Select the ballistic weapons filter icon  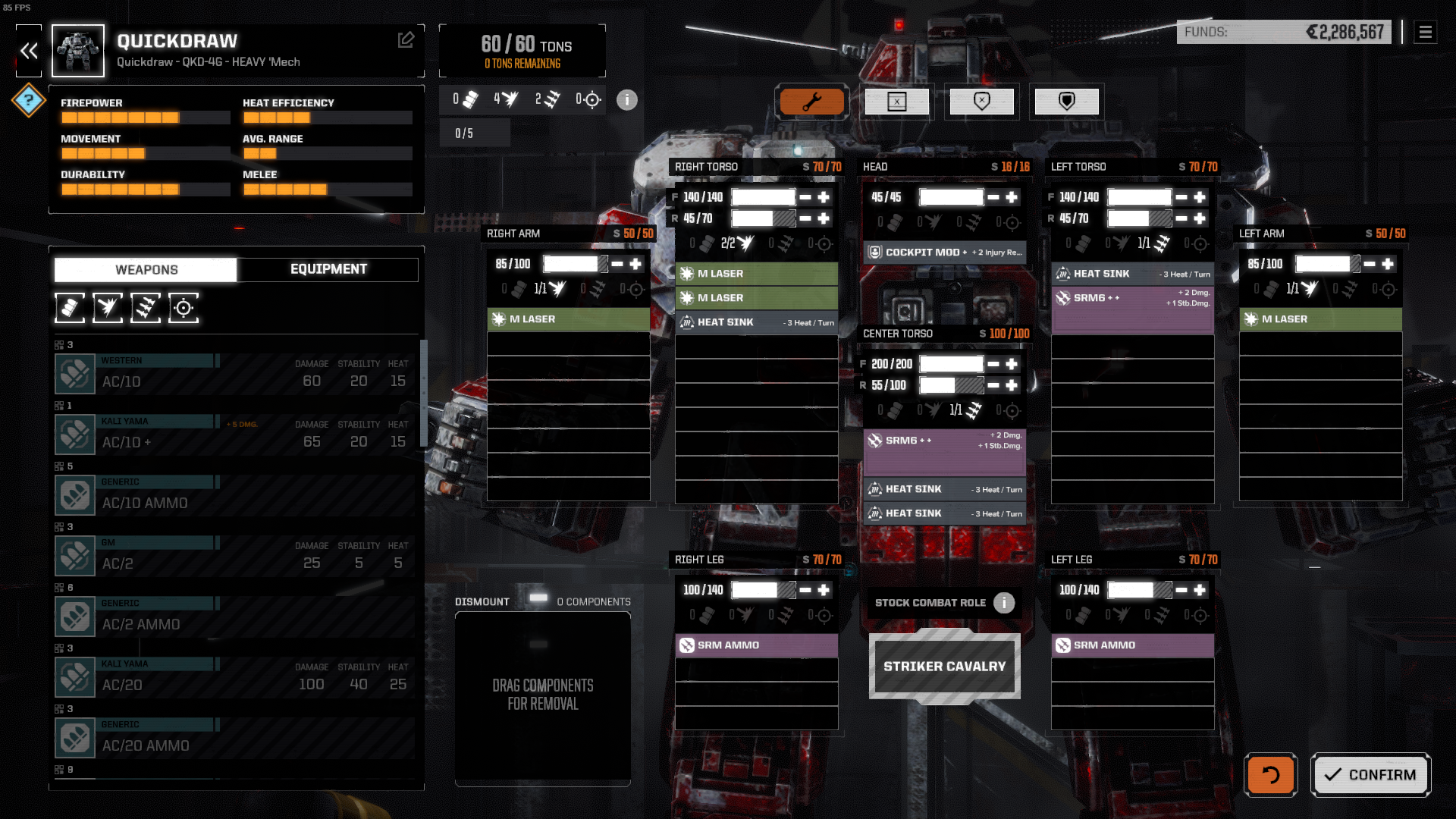(x=70, y=308)
